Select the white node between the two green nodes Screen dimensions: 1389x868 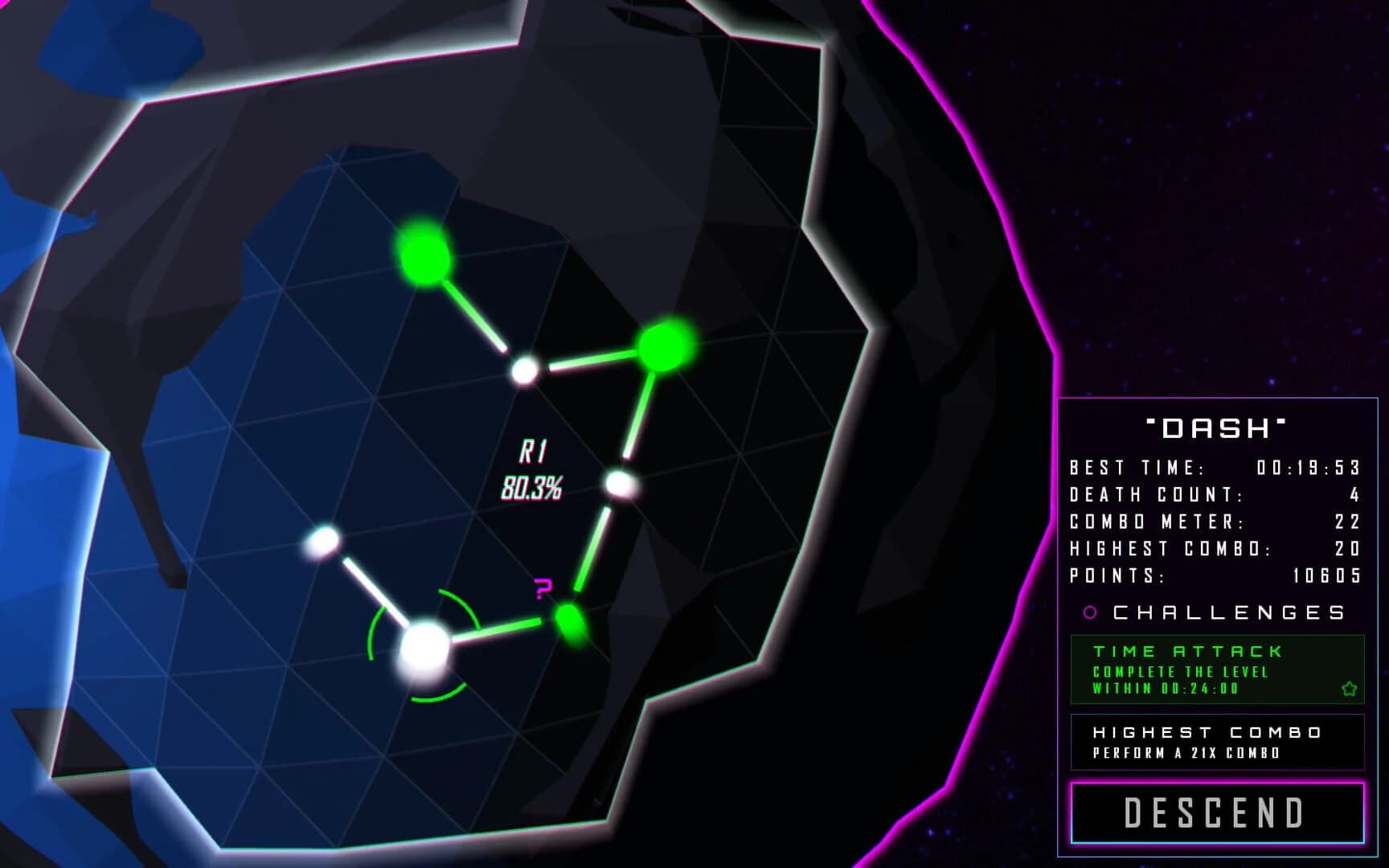tap(527, 371)
